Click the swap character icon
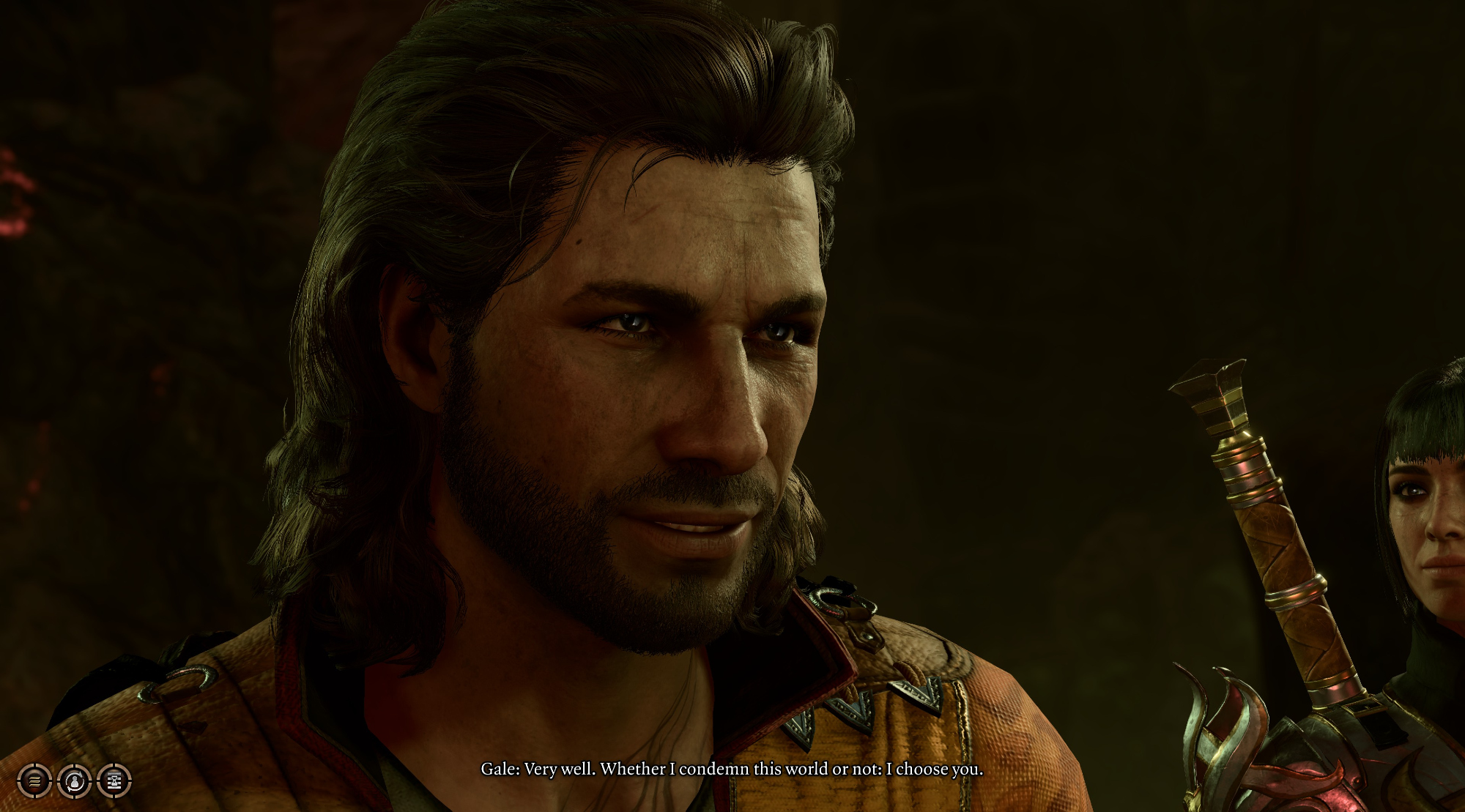The width and height of the screenshot is (1465, 812). click(x=74, y=781)
